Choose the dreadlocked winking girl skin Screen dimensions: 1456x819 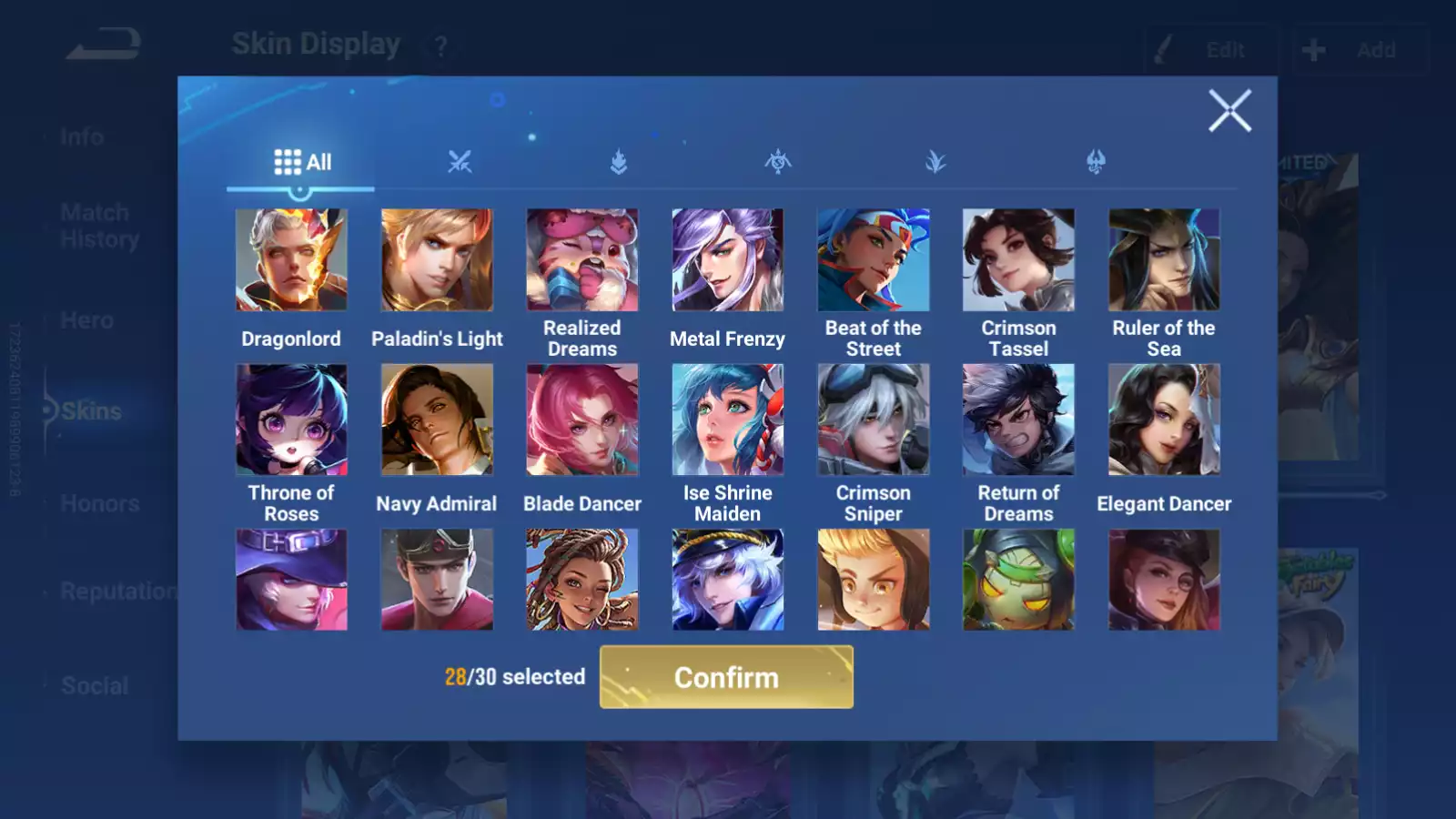(x=582, y=580)
